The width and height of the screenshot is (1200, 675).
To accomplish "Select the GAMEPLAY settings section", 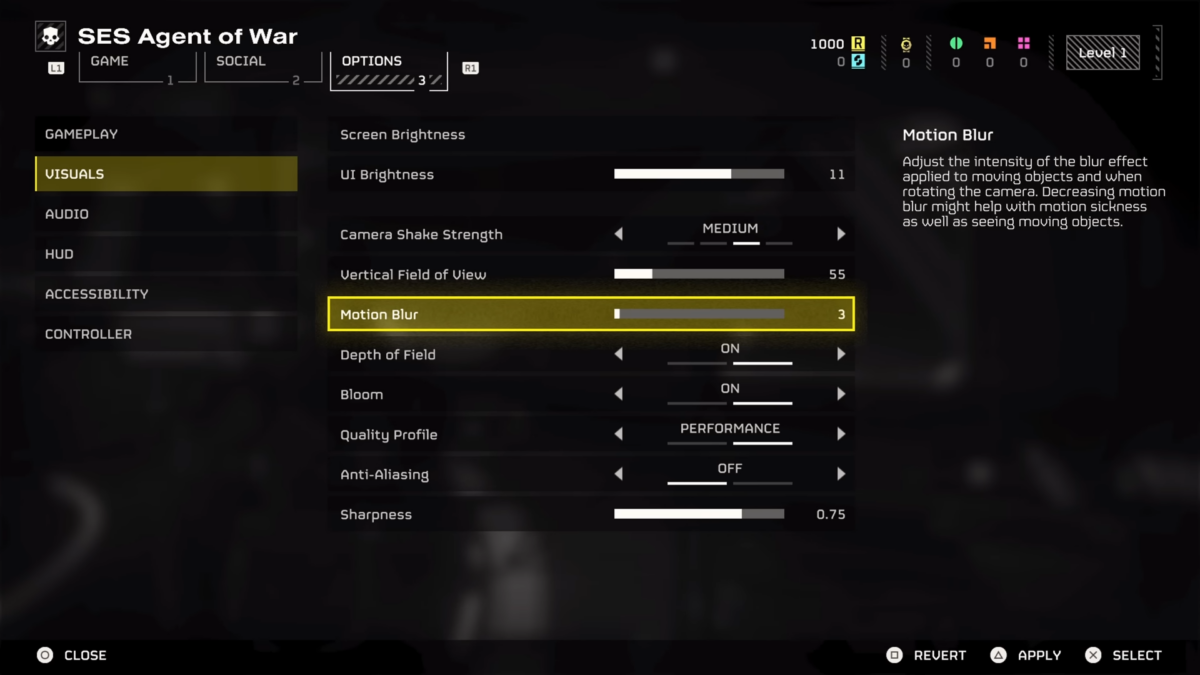I will 166,134.
